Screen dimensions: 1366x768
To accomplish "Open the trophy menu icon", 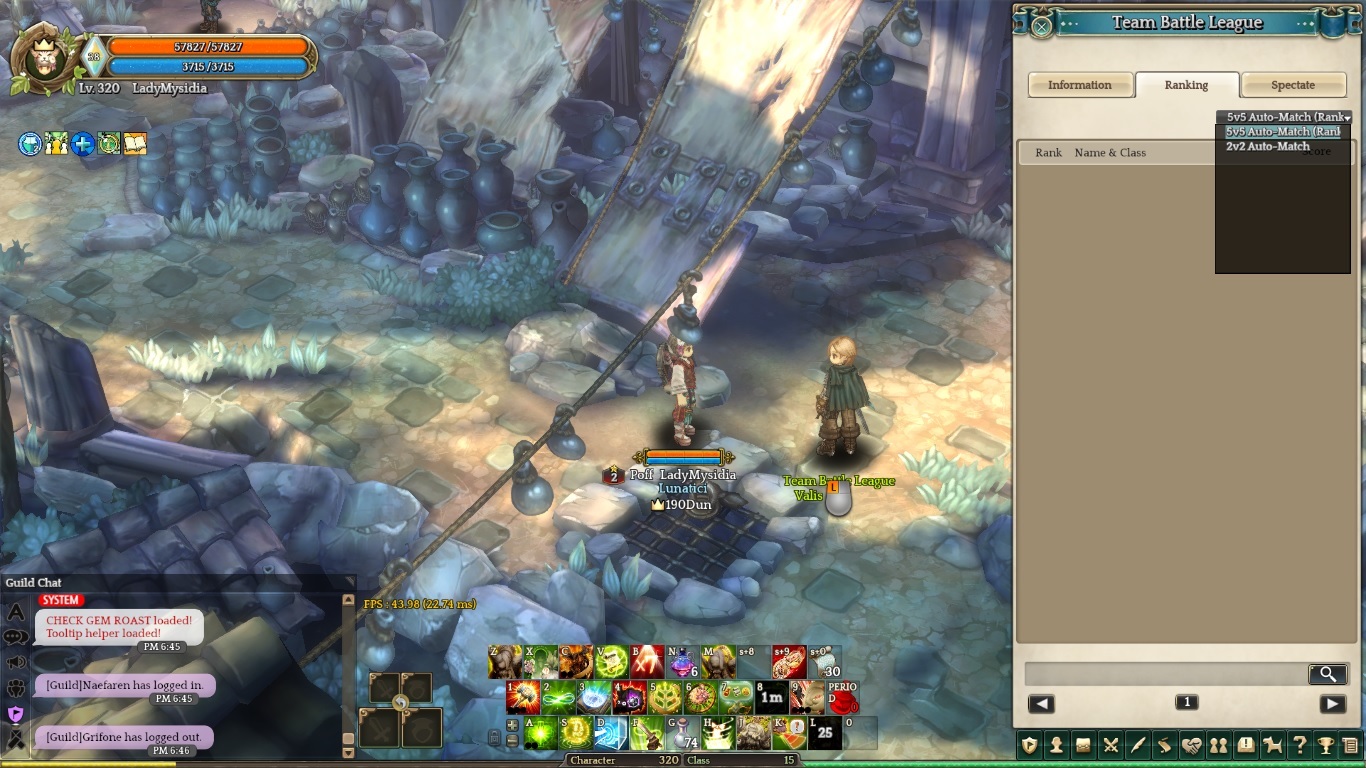I will (x=1325, y=745).
